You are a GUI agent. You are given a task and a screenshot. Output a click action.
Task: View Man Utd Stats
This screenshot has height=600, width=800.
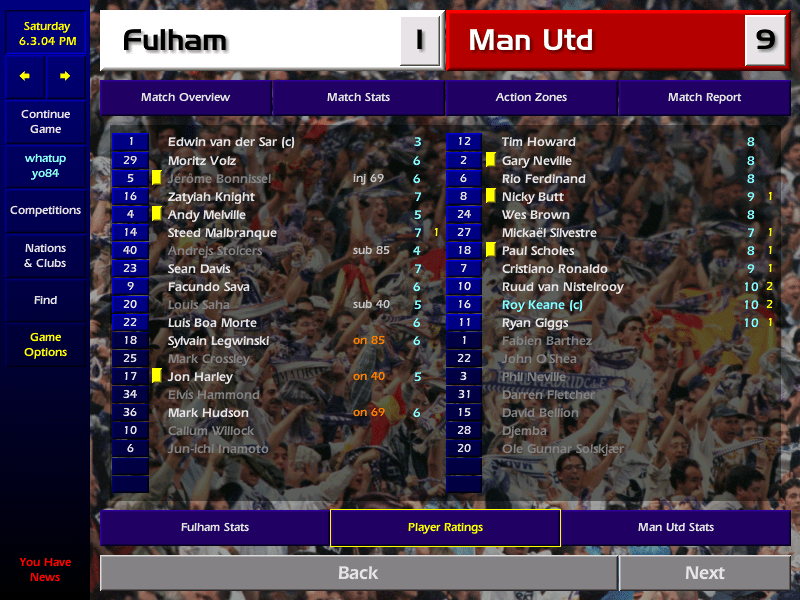point(675,527)
